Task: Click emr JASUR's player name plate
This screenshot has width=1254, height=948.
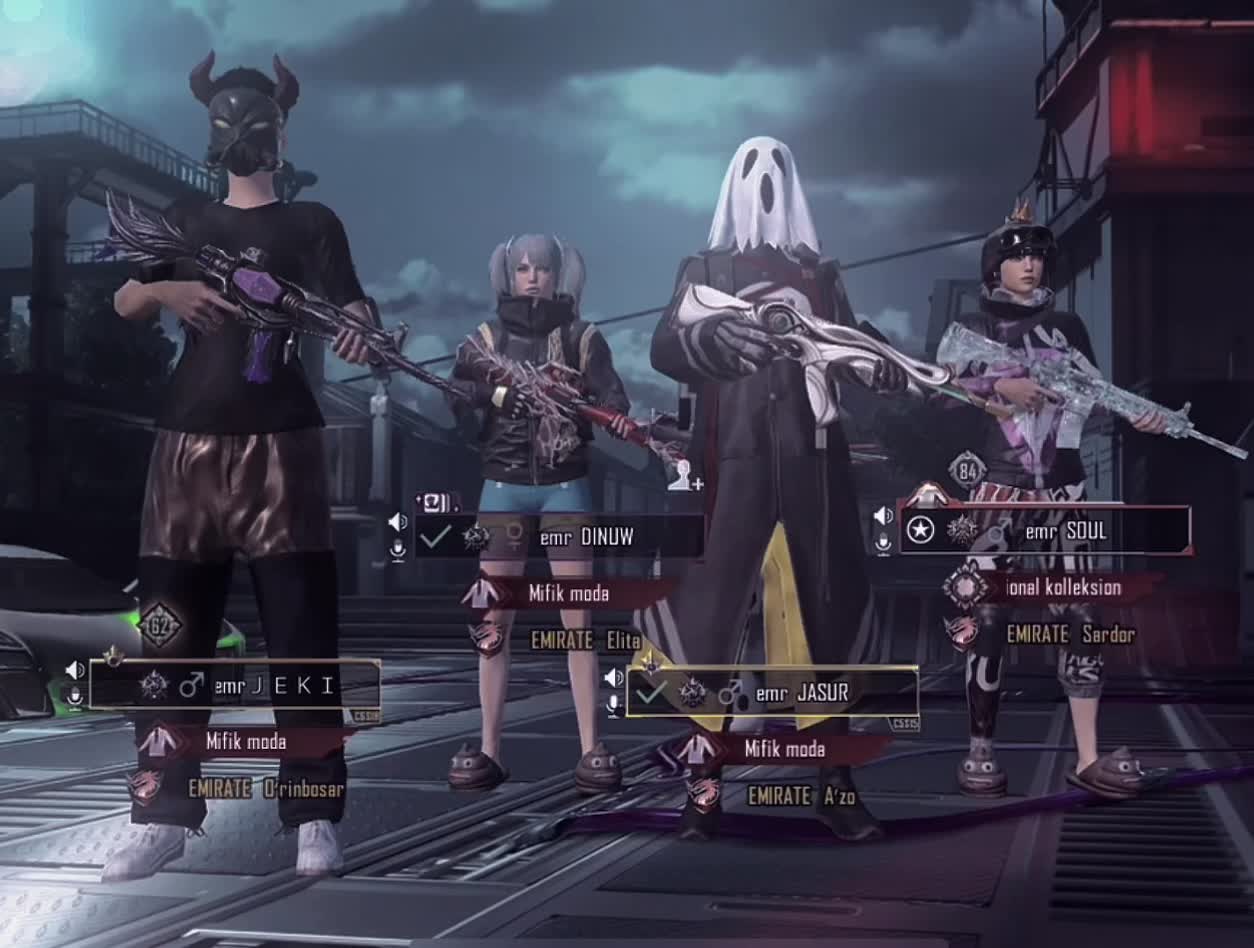Action: [x=772, y=692]
